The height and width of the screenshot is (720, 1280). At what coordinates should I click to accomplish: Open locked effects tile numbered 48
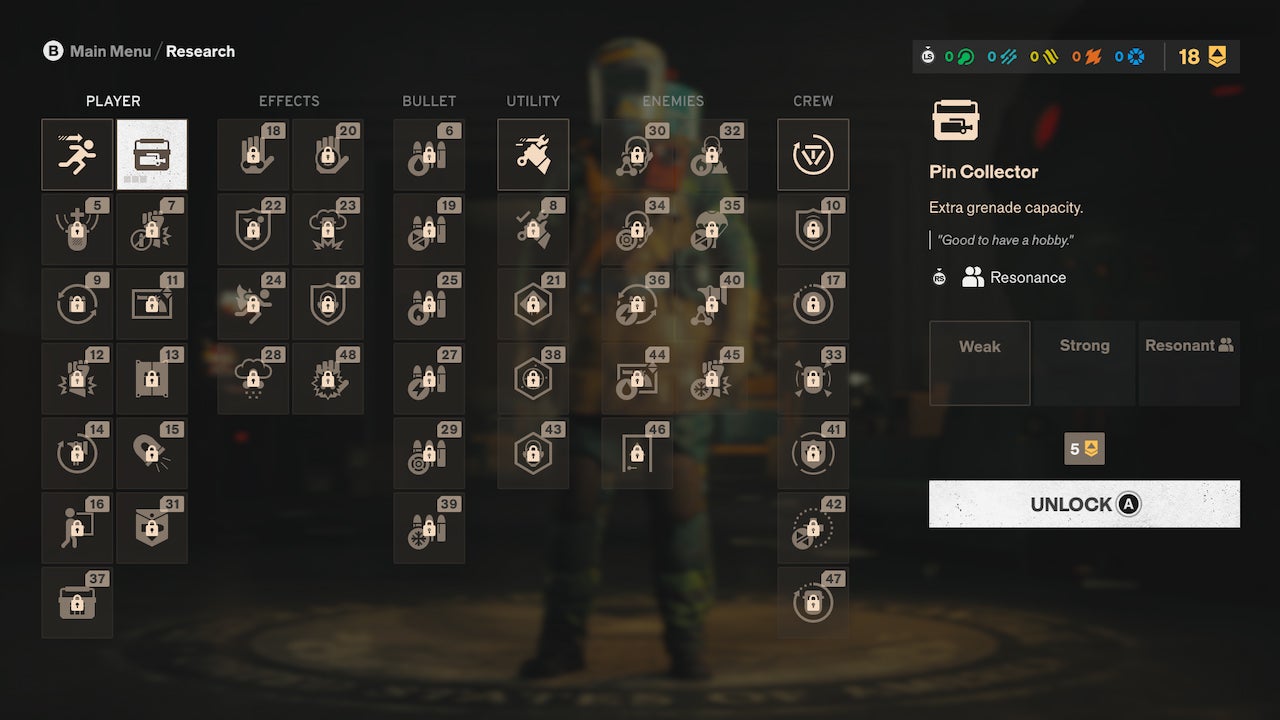click(x=328, y=379)
